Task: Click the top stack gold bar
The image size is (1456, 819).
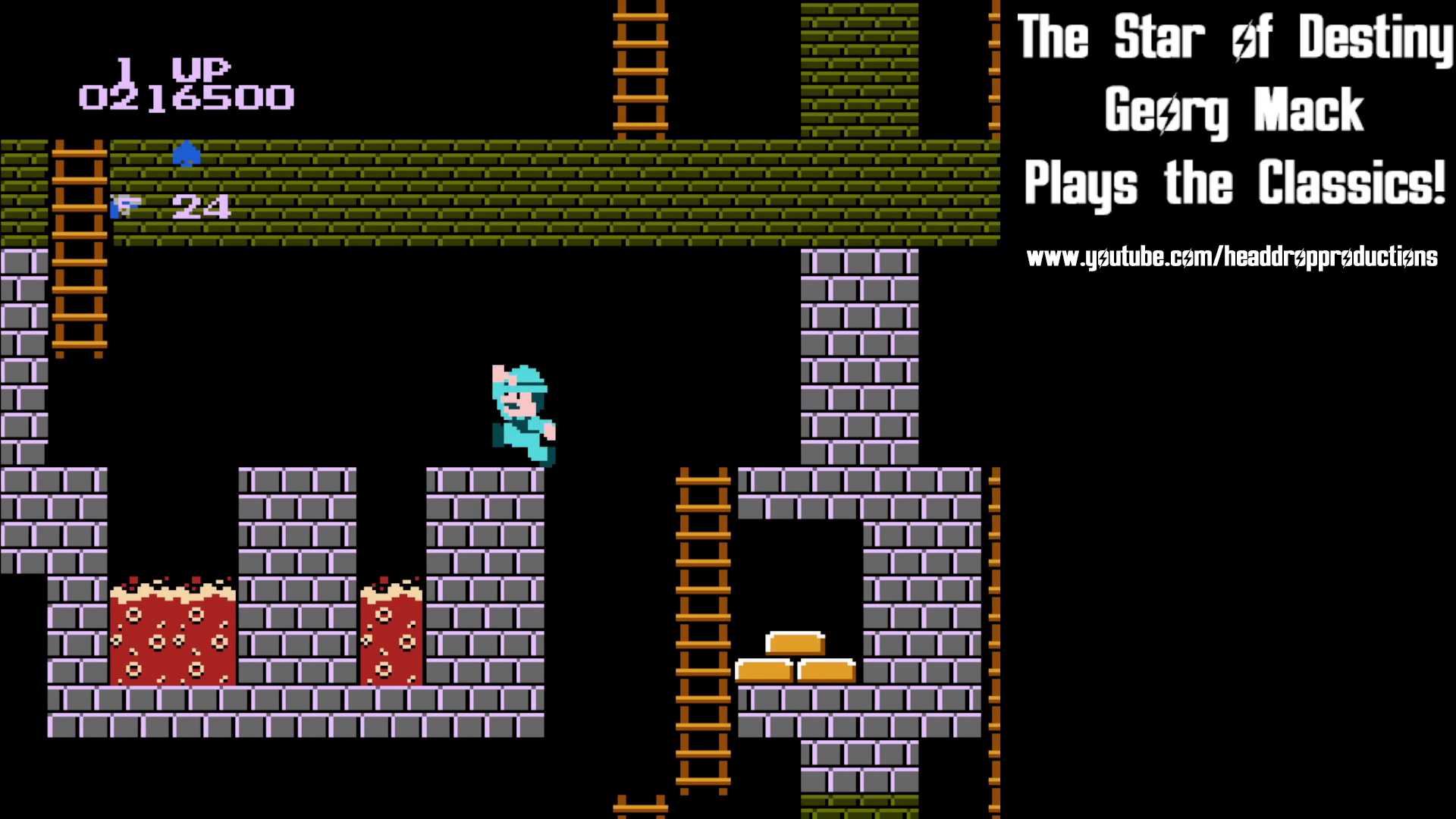Action: click(x=794, y=641)
